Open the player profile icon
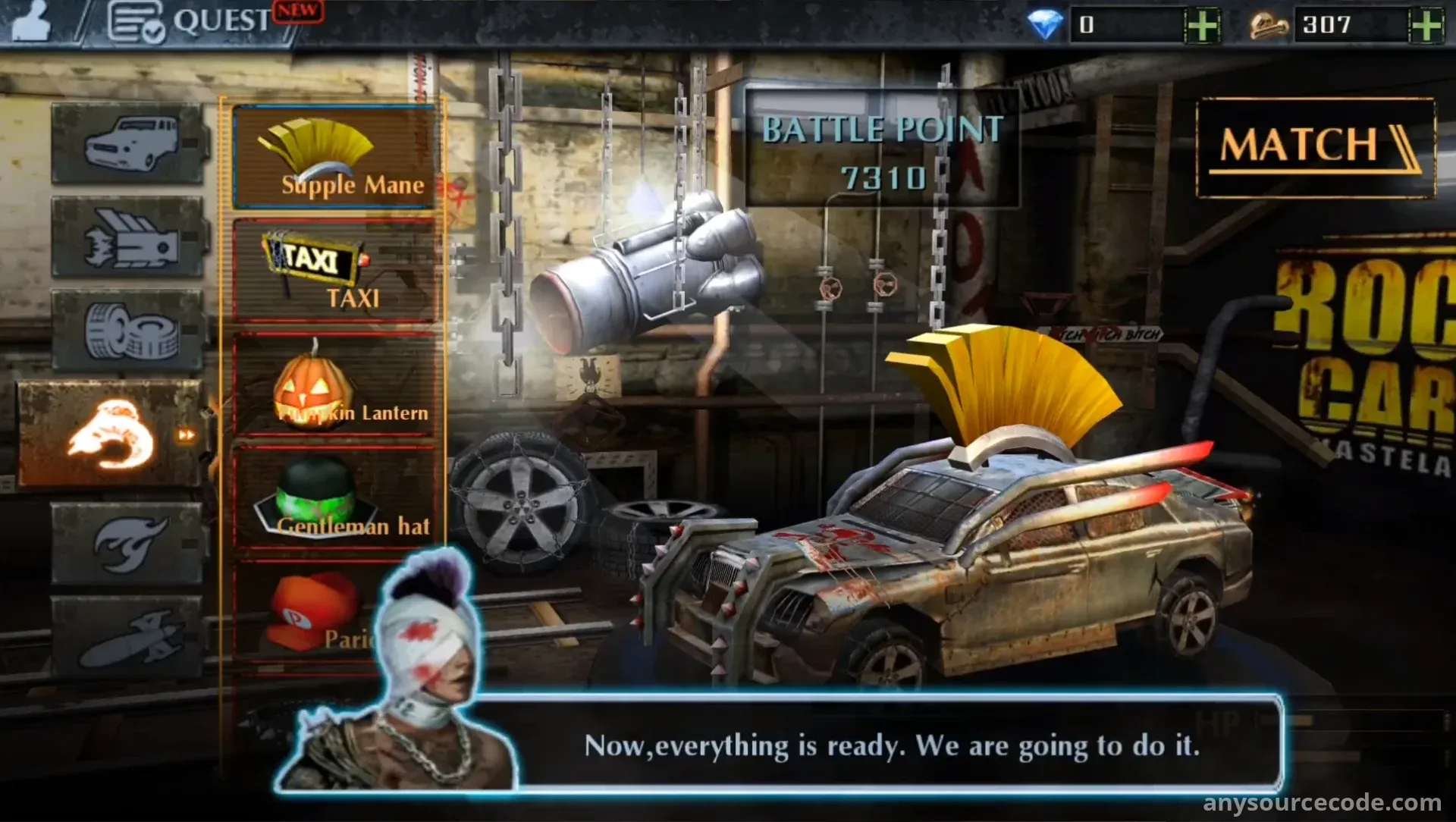Screen dimensions: 1456x822 pyautogui.click(x=32, y=21)
